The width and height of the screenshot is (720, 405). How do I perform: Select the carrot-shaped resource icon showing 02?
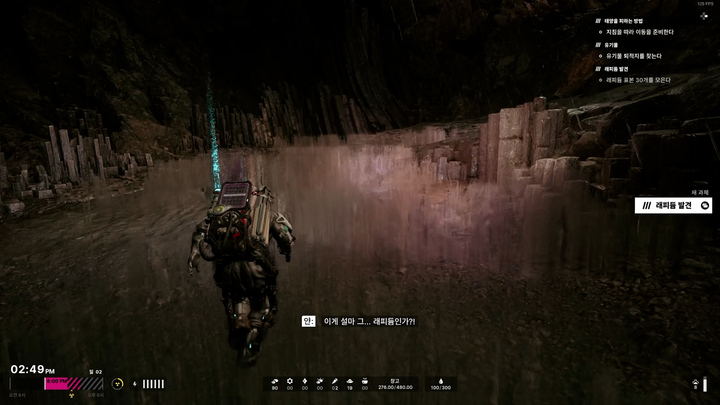pyautogui.click(x=335, y=381)
